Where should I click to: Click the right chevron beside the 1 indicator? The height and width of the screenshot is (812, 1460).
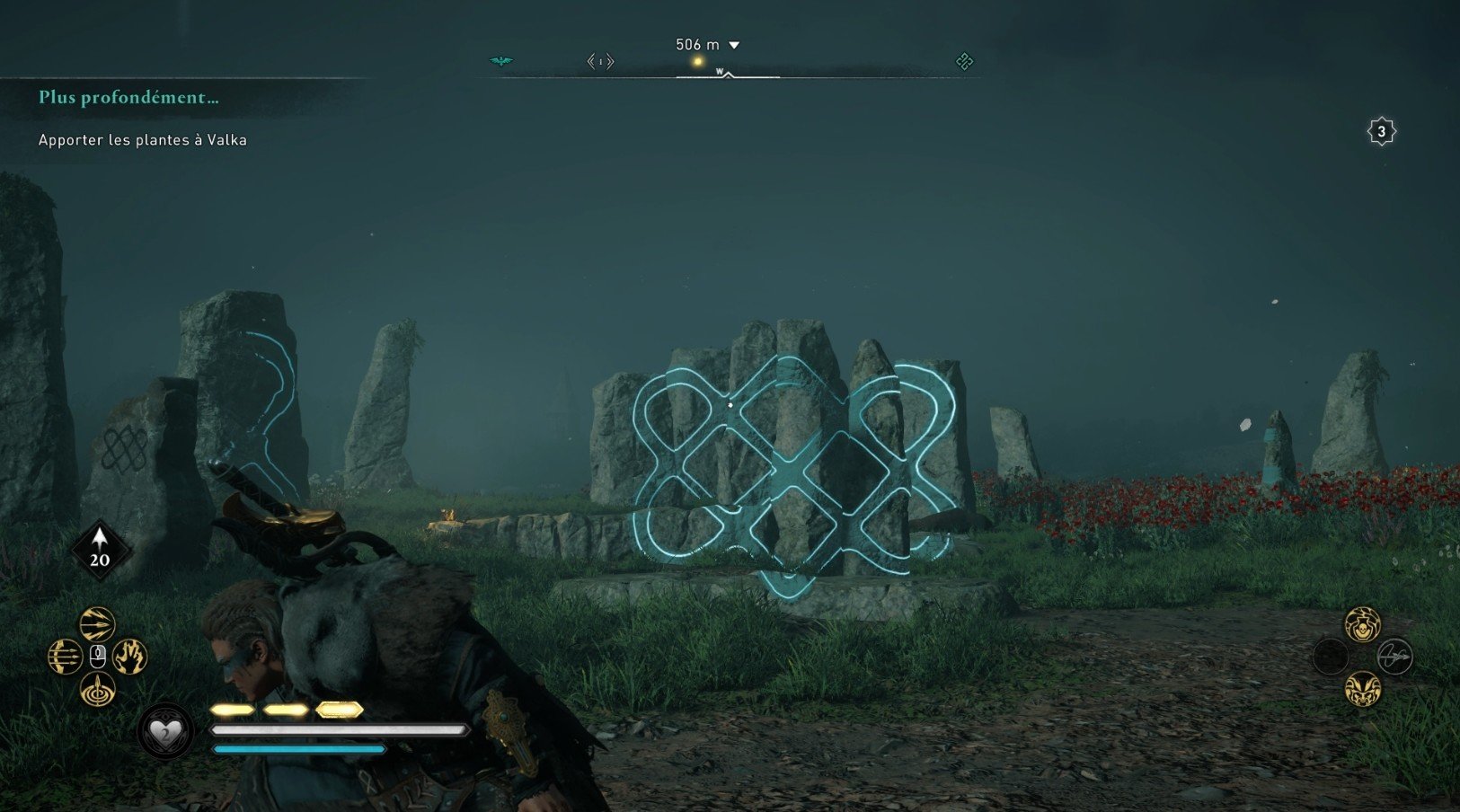[x=610, y=62]
